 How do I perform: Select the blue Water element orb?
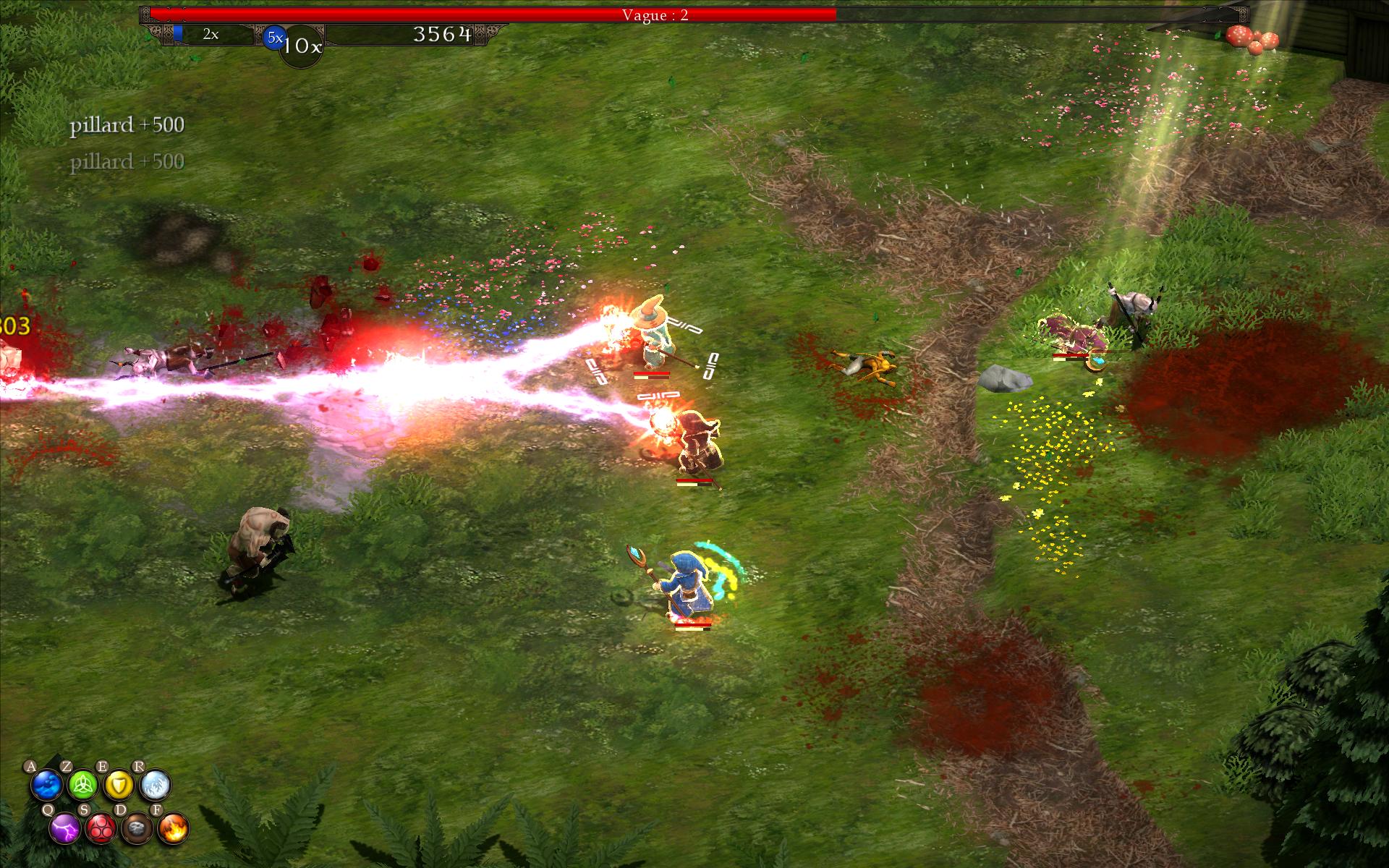click(47, 785)
